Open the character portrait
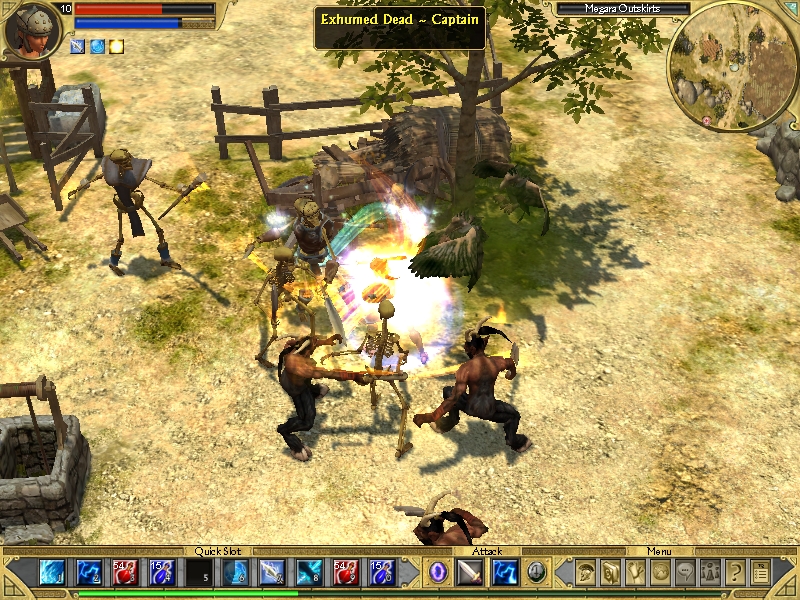This screenshot has height=600, width=800. (x=30, y=30)
